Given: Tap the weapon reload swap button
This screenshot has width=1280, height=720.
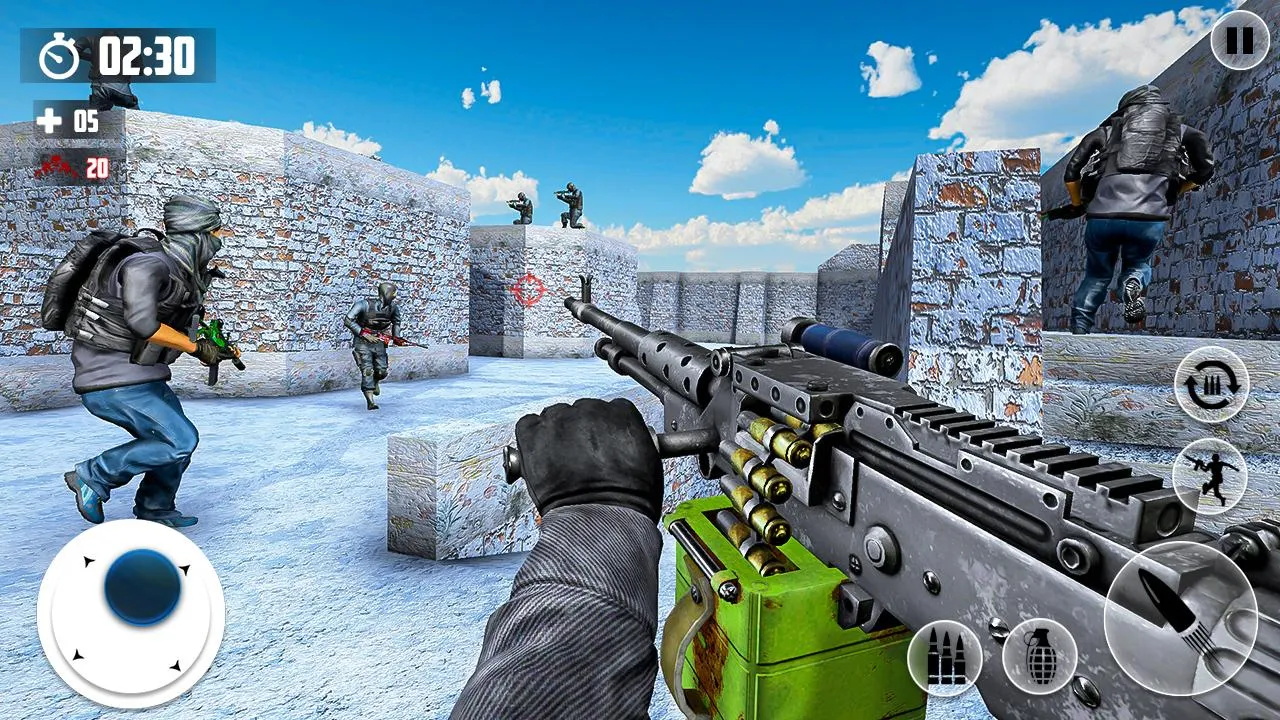Looking at the screenshot, I should [1211, 384].
